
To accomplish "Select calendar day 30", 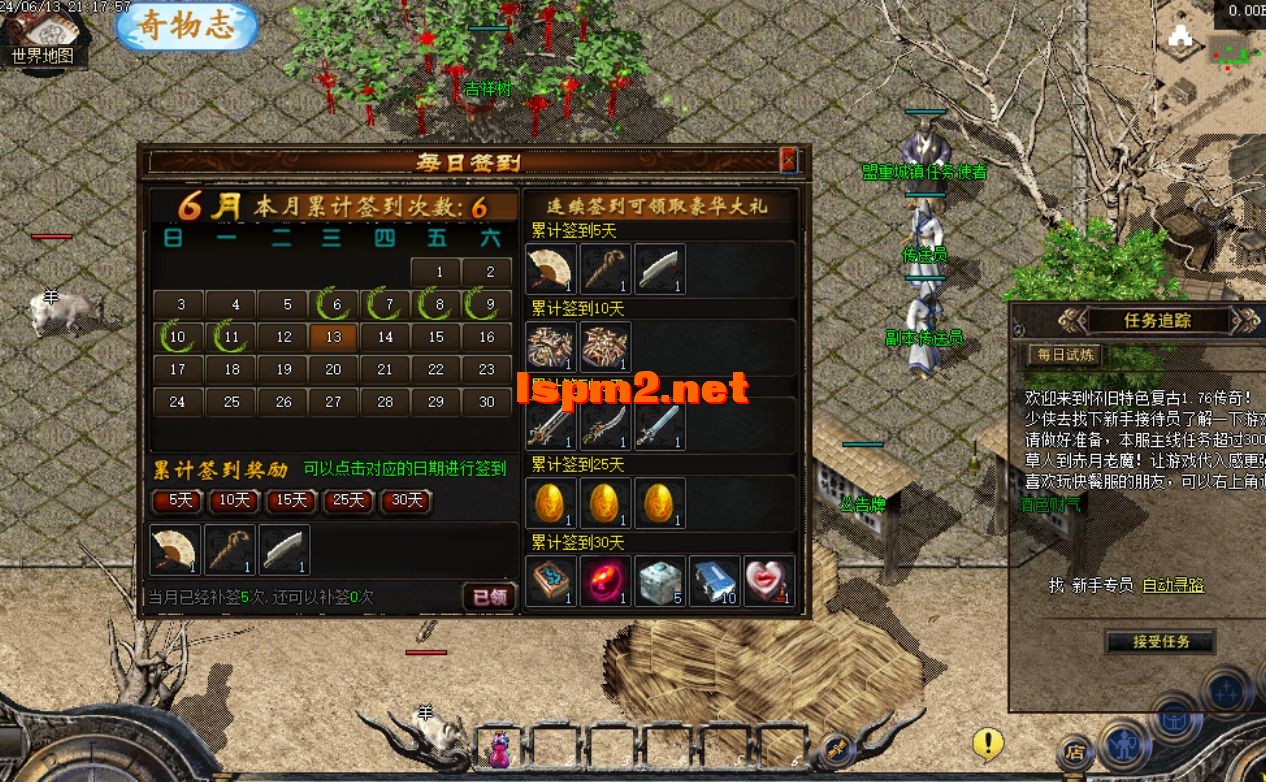I will pos(487,401).
